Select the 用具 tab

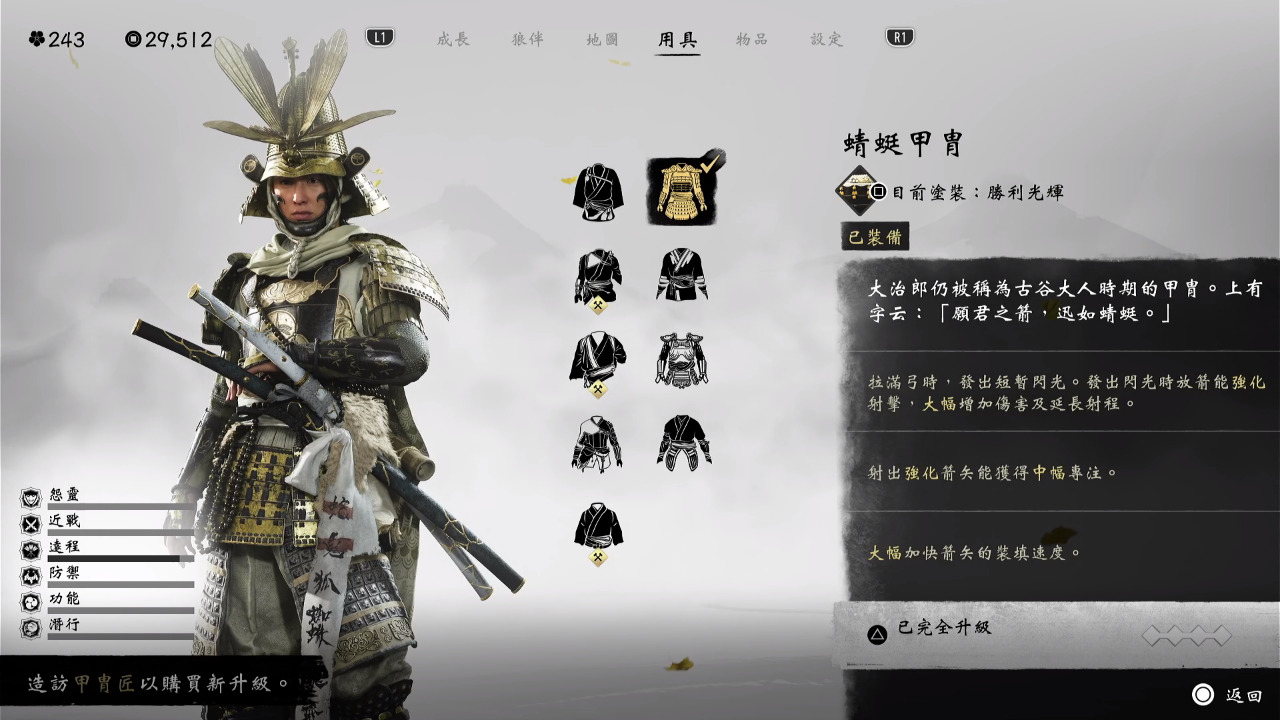(x=677, y=39)
